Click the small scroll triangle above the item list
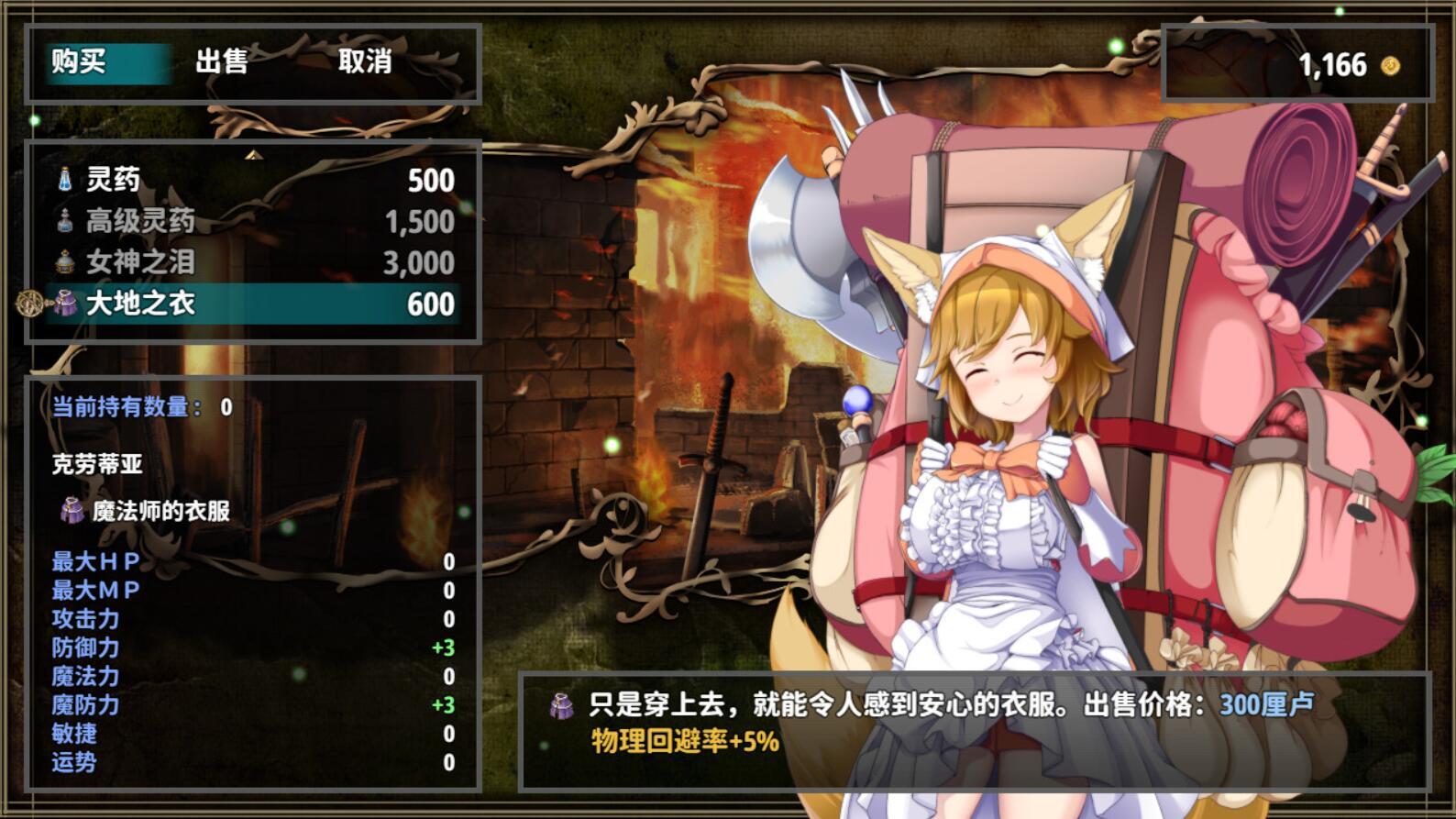This screenshot has height=819, width=1456. (252, 153)
